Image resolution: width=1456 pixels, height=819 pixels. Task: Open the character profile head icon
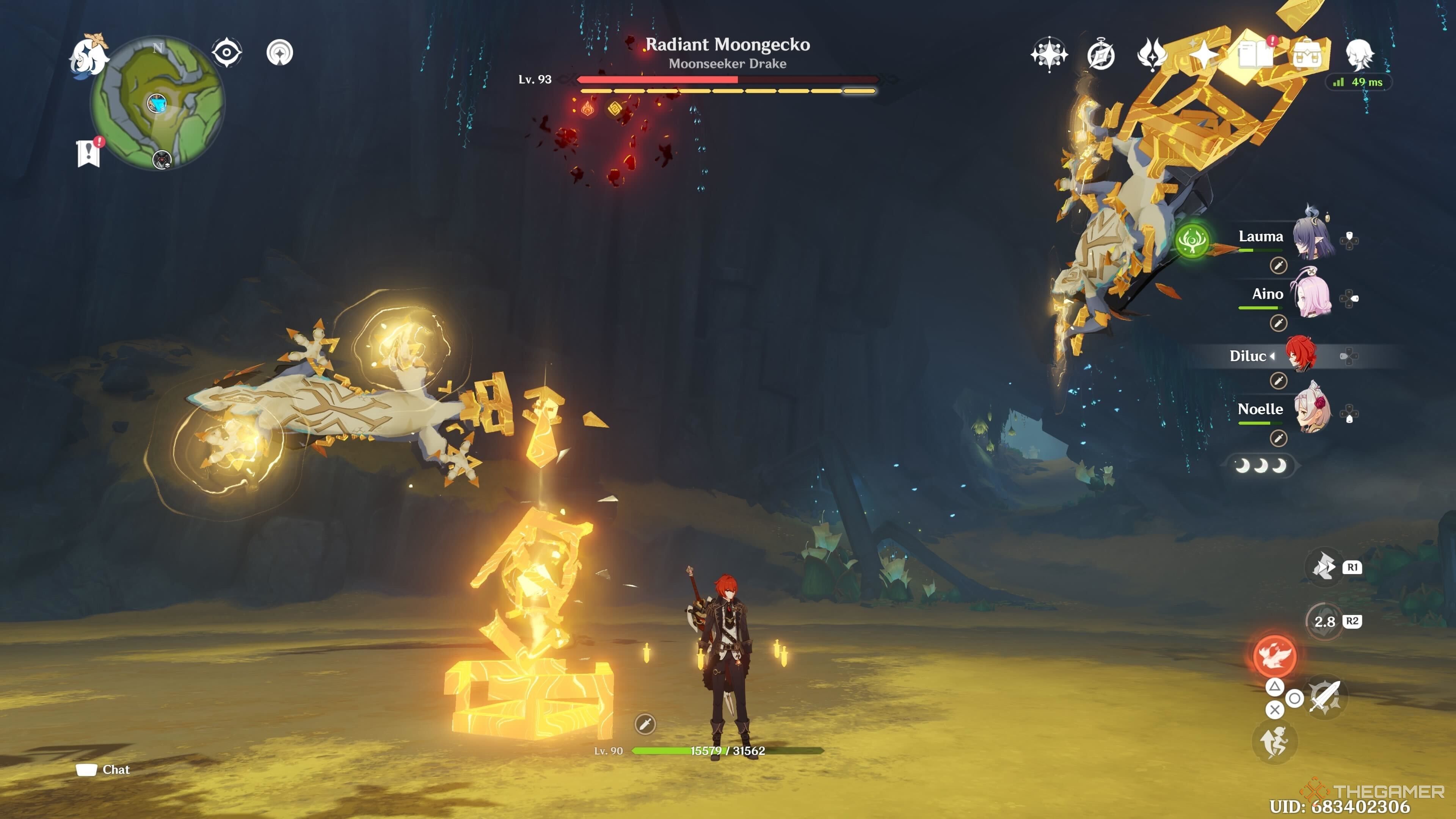coord(1359,55)
